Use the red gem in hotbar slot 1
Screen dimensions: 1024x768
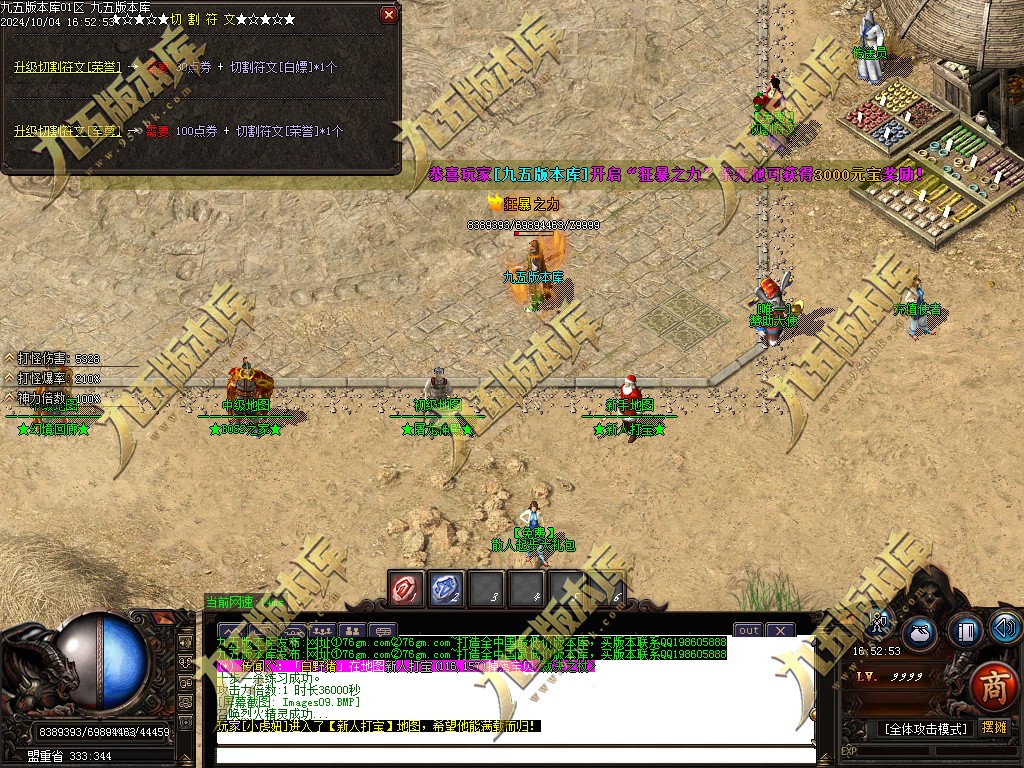[407, 589]
